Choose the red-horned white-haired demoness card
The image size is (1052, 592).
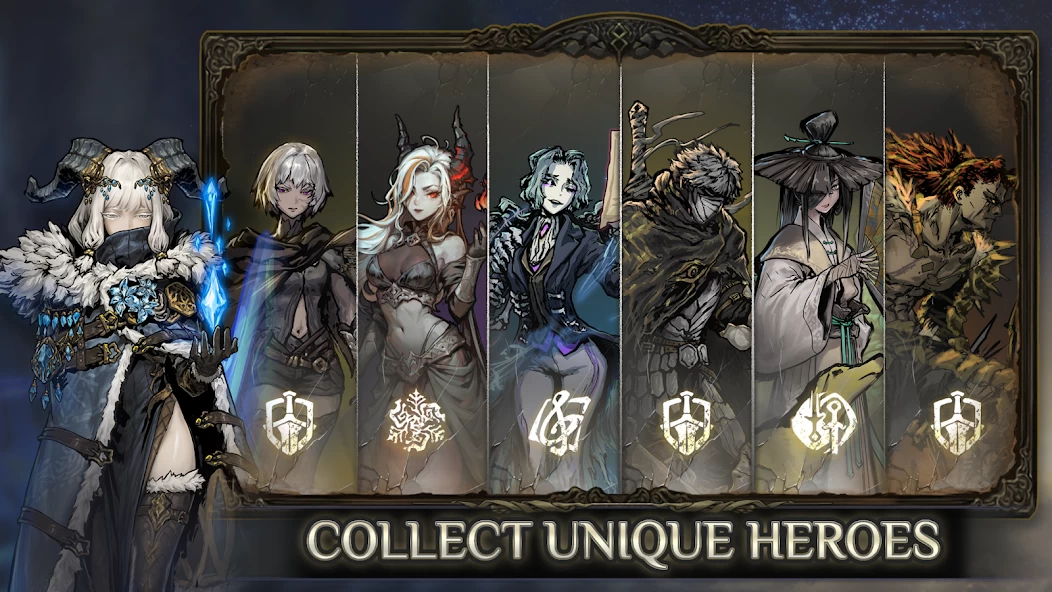click(x=422, y=270)
